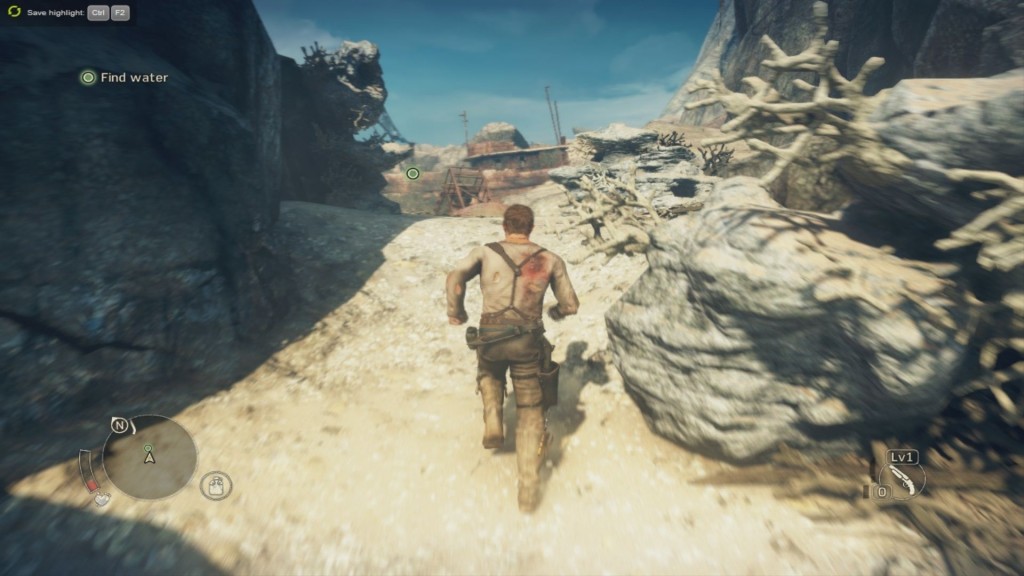Open the circular minimap
Viewport: 1024px width, 576px height.
(150, 457)
